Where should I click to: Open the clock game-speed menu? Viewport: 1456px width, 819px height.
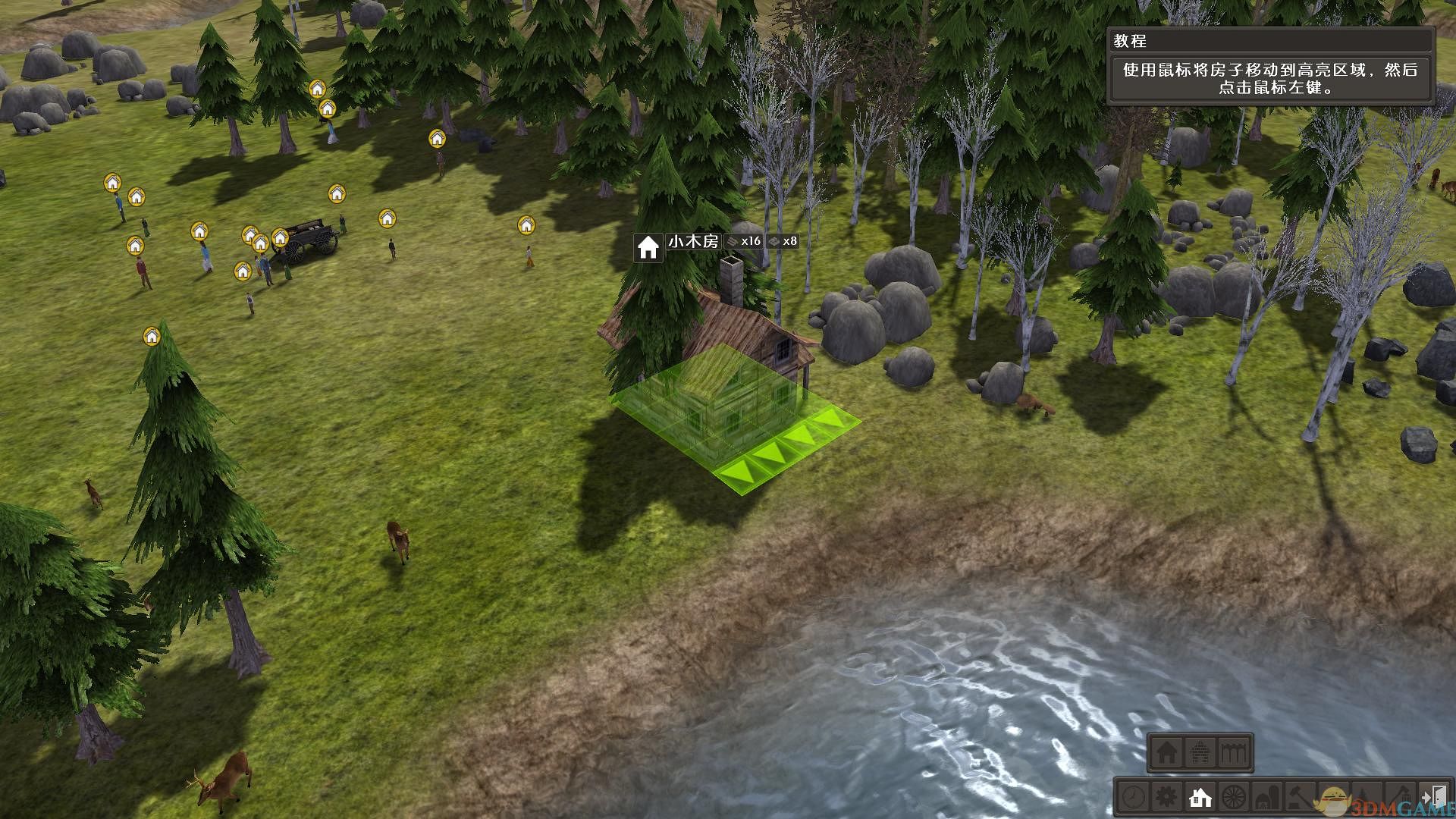(x=1134, y=798)
